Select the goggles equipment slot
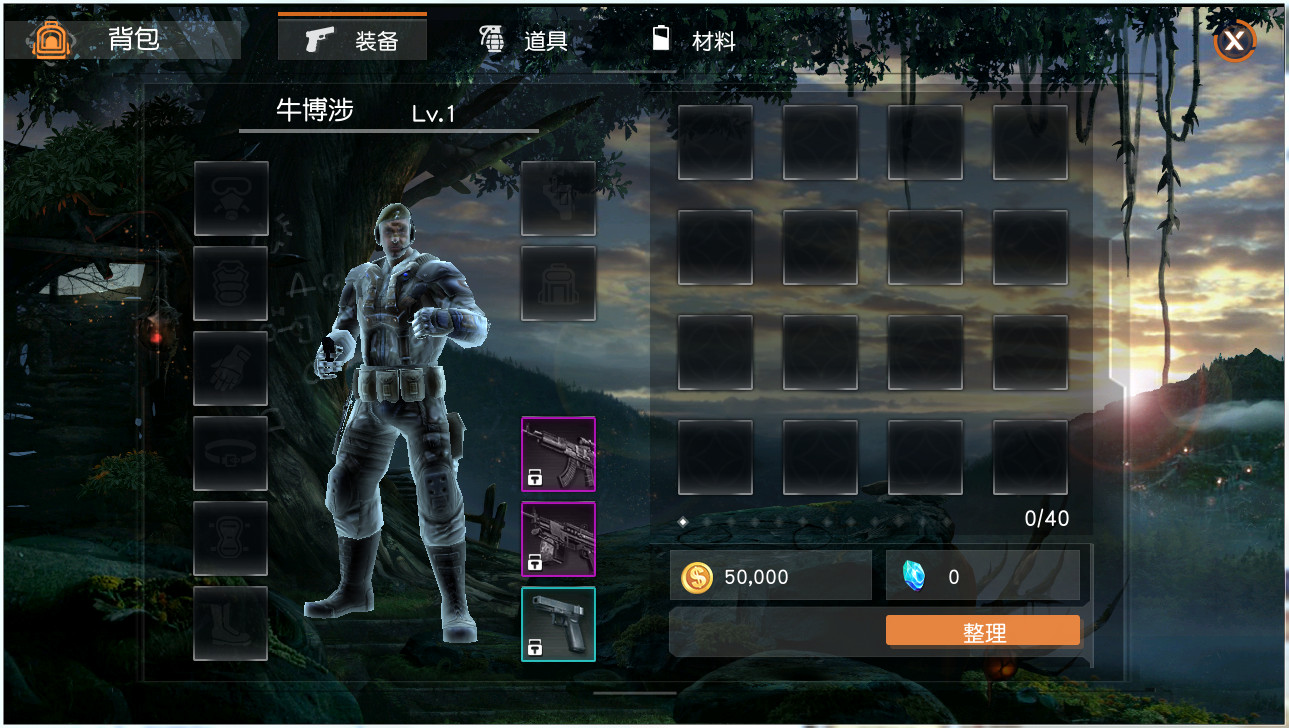1289x728 pixels. coord(230,196)
